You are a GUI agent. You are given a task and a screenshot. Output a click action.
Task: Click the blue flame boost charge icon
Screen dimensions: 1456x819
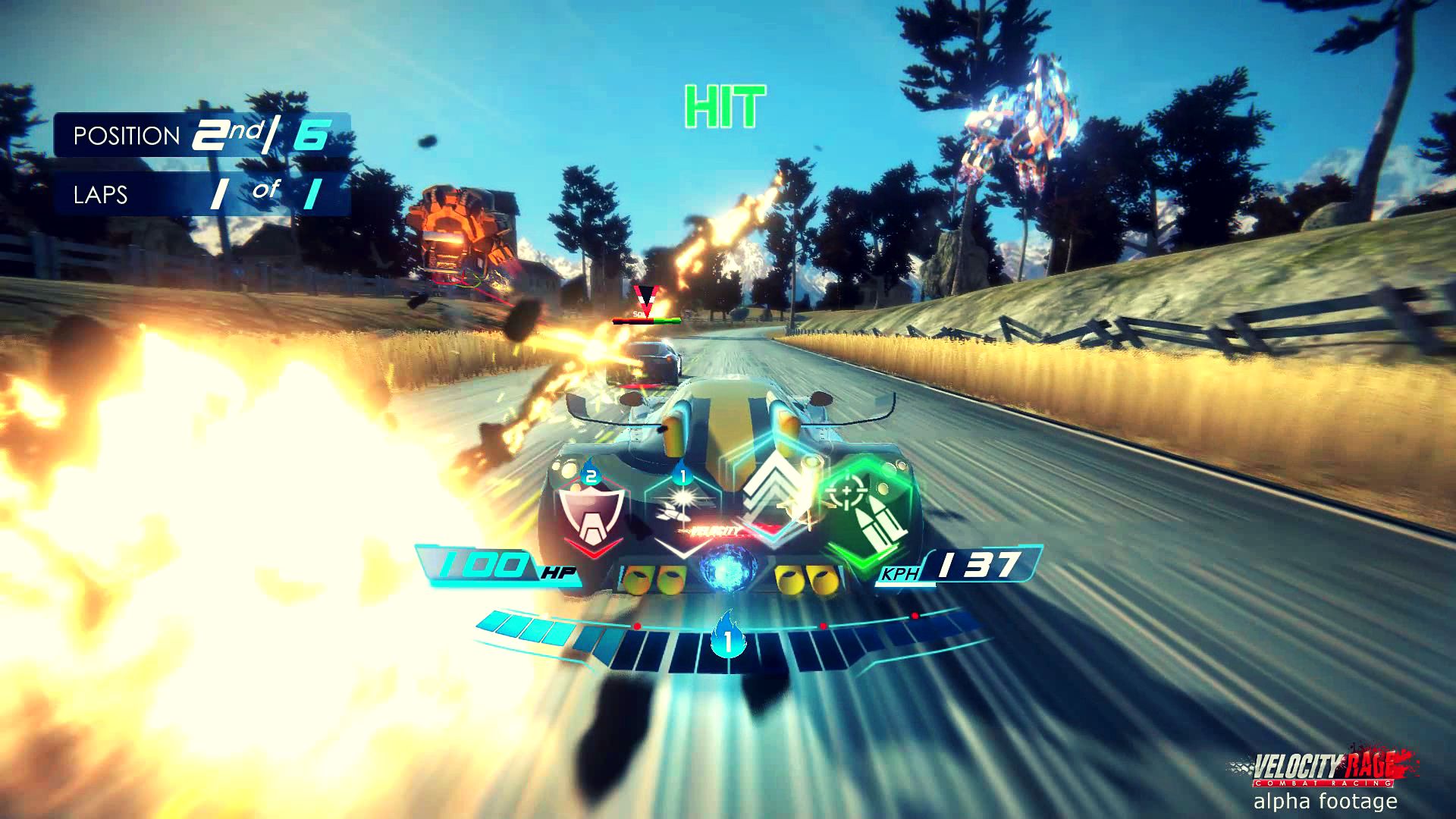(x=728, y=637)
